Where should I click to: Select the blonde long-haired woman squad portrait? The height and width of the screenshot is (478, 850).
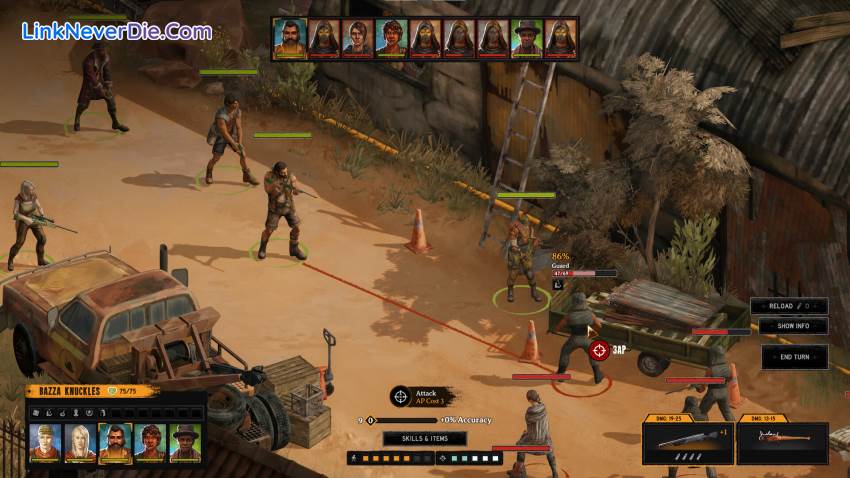(80, 443)
